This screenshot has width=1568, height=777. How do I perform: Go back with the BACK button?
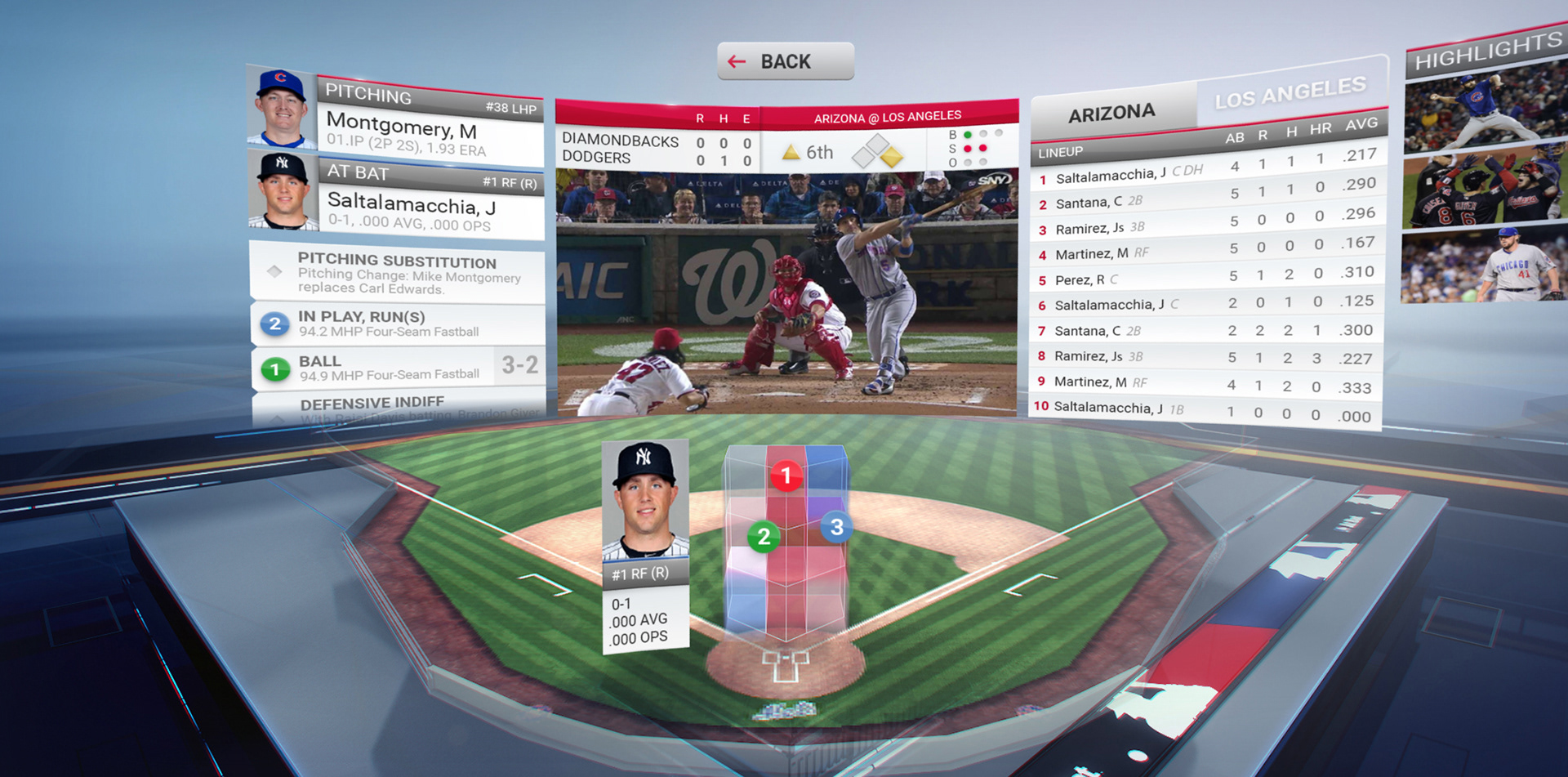point(785,61)
